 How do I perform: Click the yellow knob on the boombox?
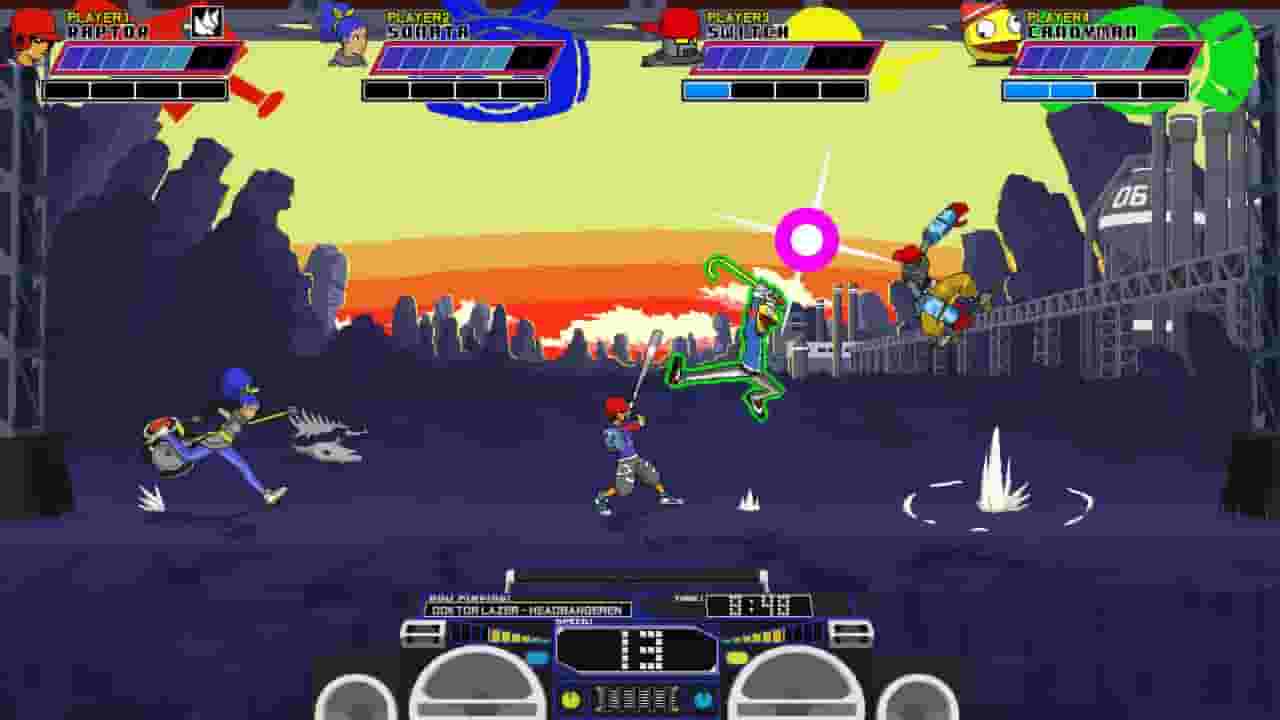[x=570, y=698]
